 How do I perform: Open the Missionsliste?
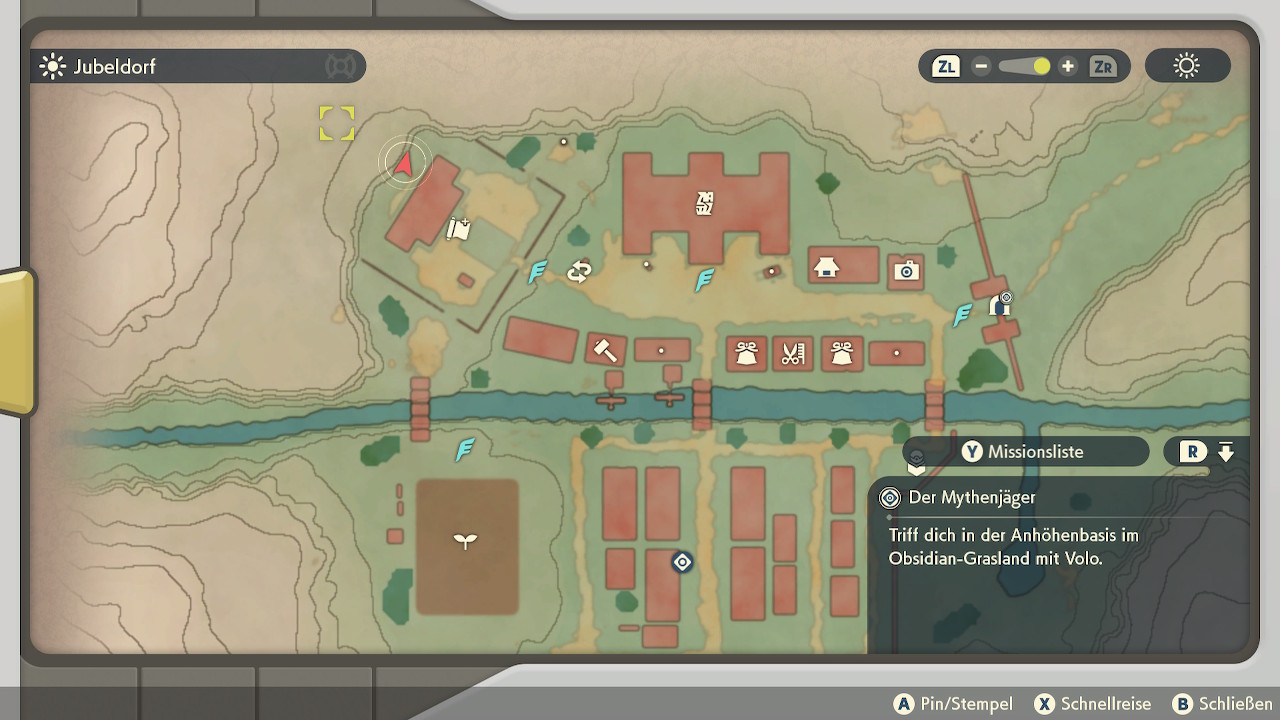point(1023,452)
